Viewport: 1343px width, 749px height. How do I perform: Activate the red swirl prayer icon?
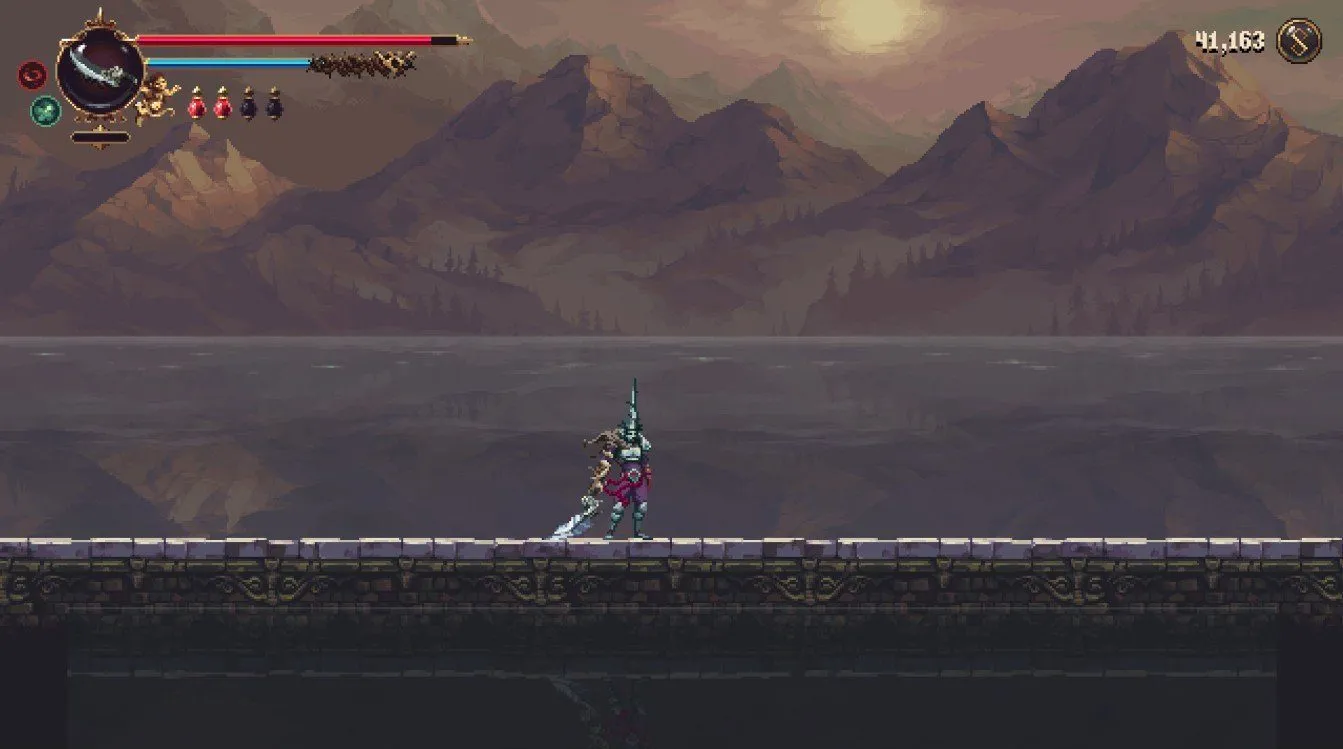coord(31,74)
